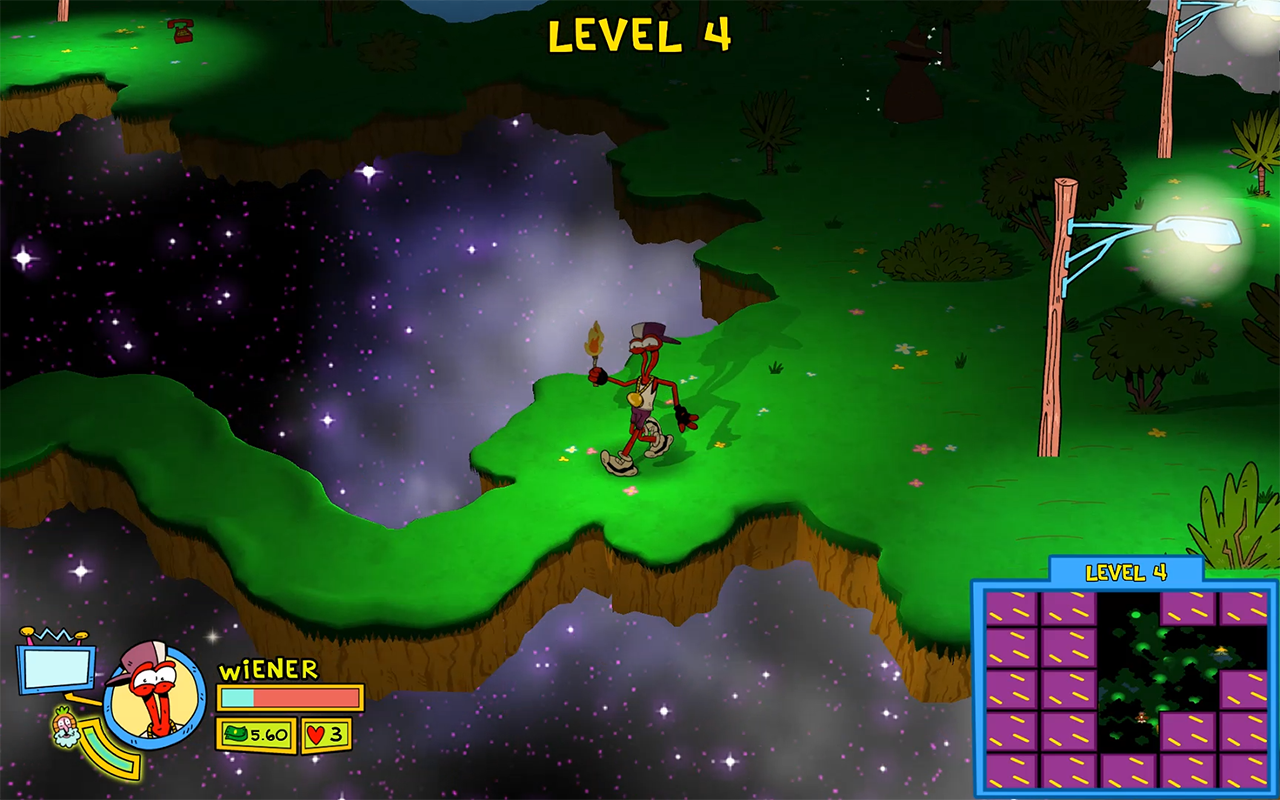Viewport: 1280px width, 800px height.
Task: Click the LEVEL 4 title at the top
Action: click(x=642, y=32)
